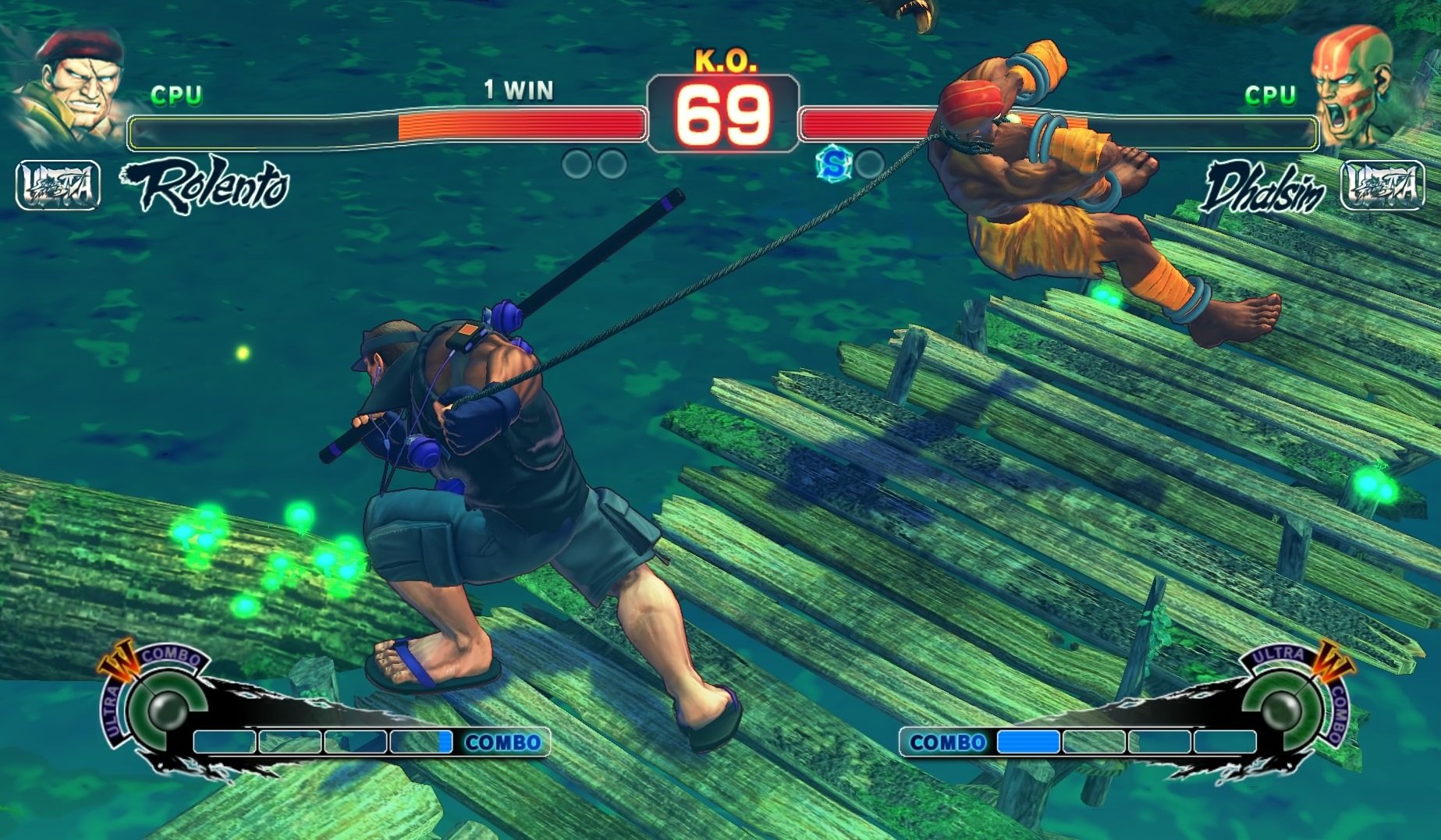Click the 1 WIN label
Screen dimensions: 1441x840
[518, 90]
